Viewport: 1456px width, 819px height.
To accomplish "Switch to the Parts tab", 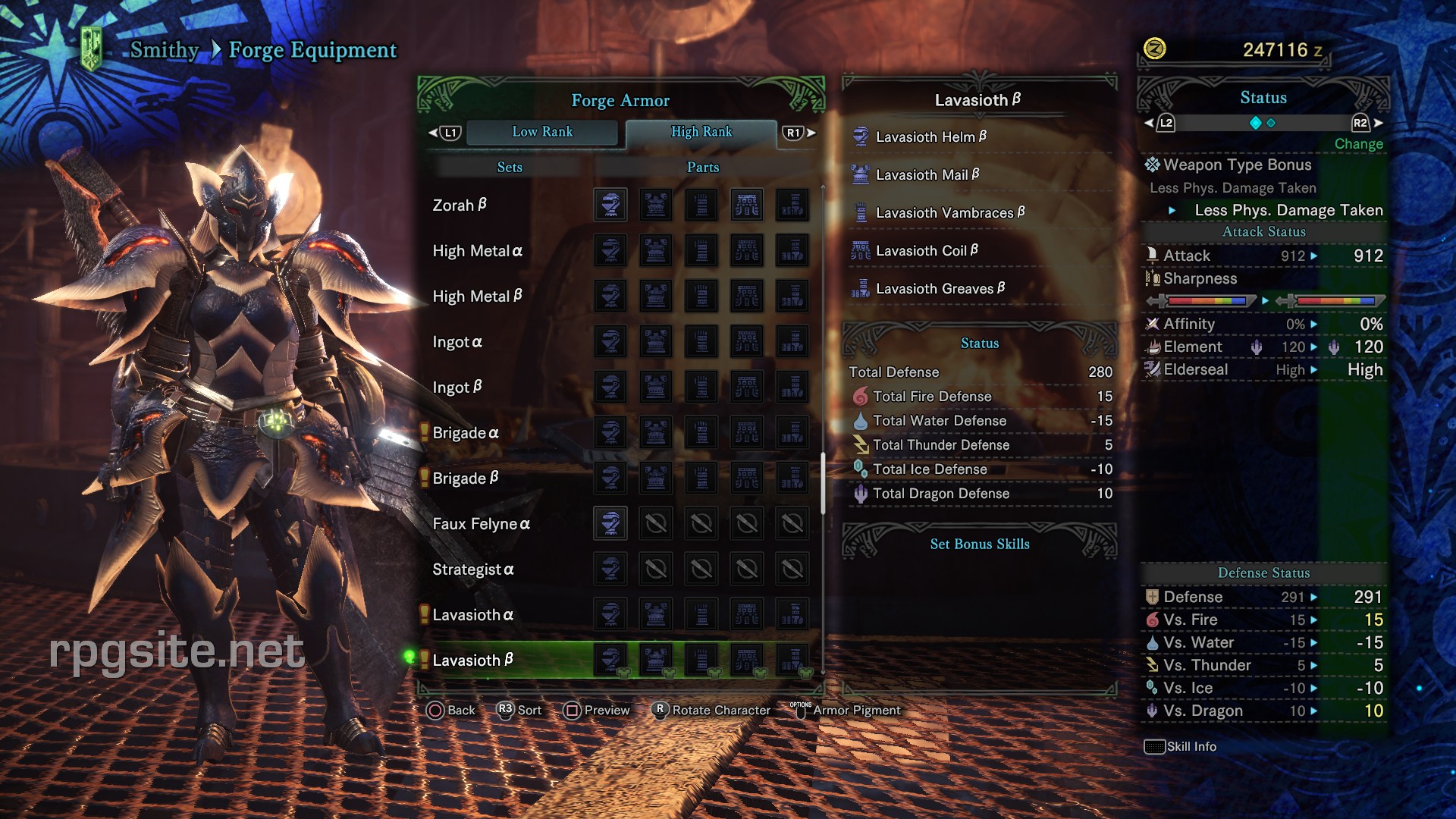I will click(701, 167).
